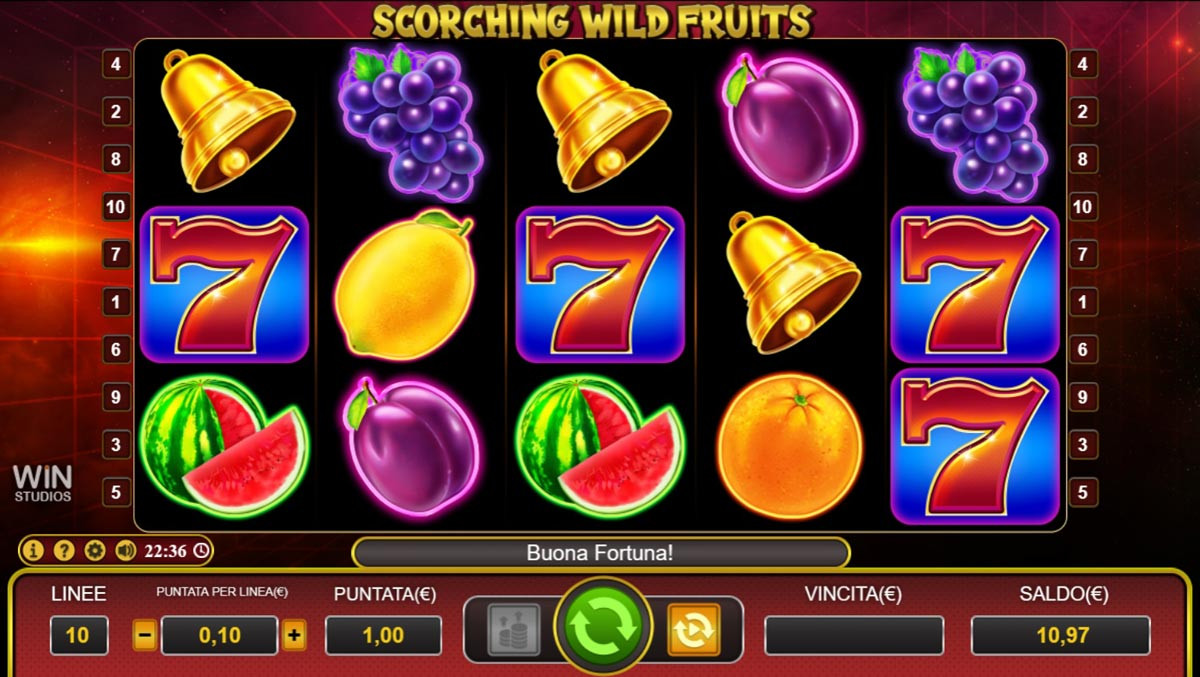Open the gear settings icon
This screenshot has height=677, width=1200.
click(x=95, y=550)
